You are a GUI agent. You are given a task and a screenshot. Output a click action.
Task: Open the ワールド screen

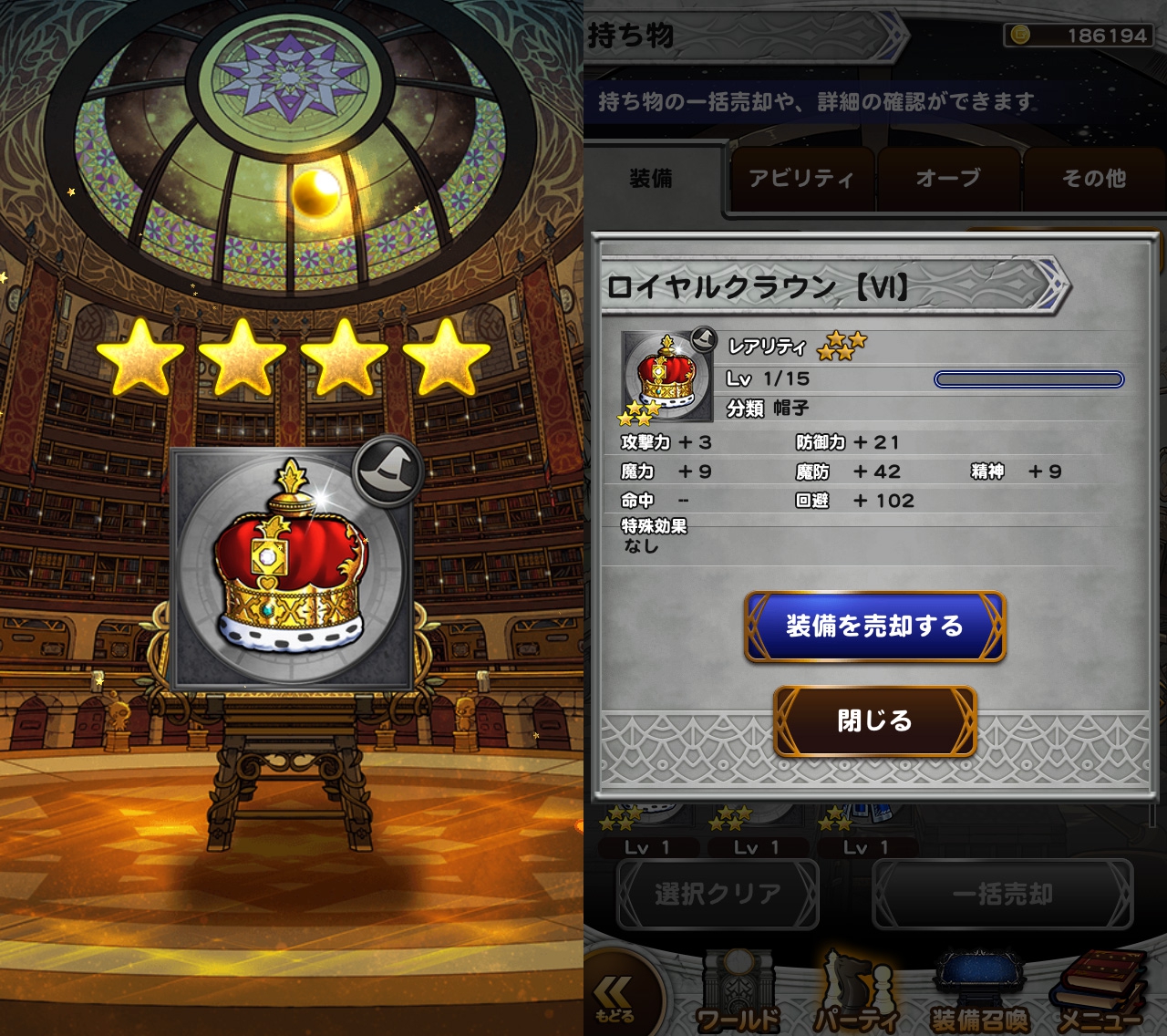point(738,996)
